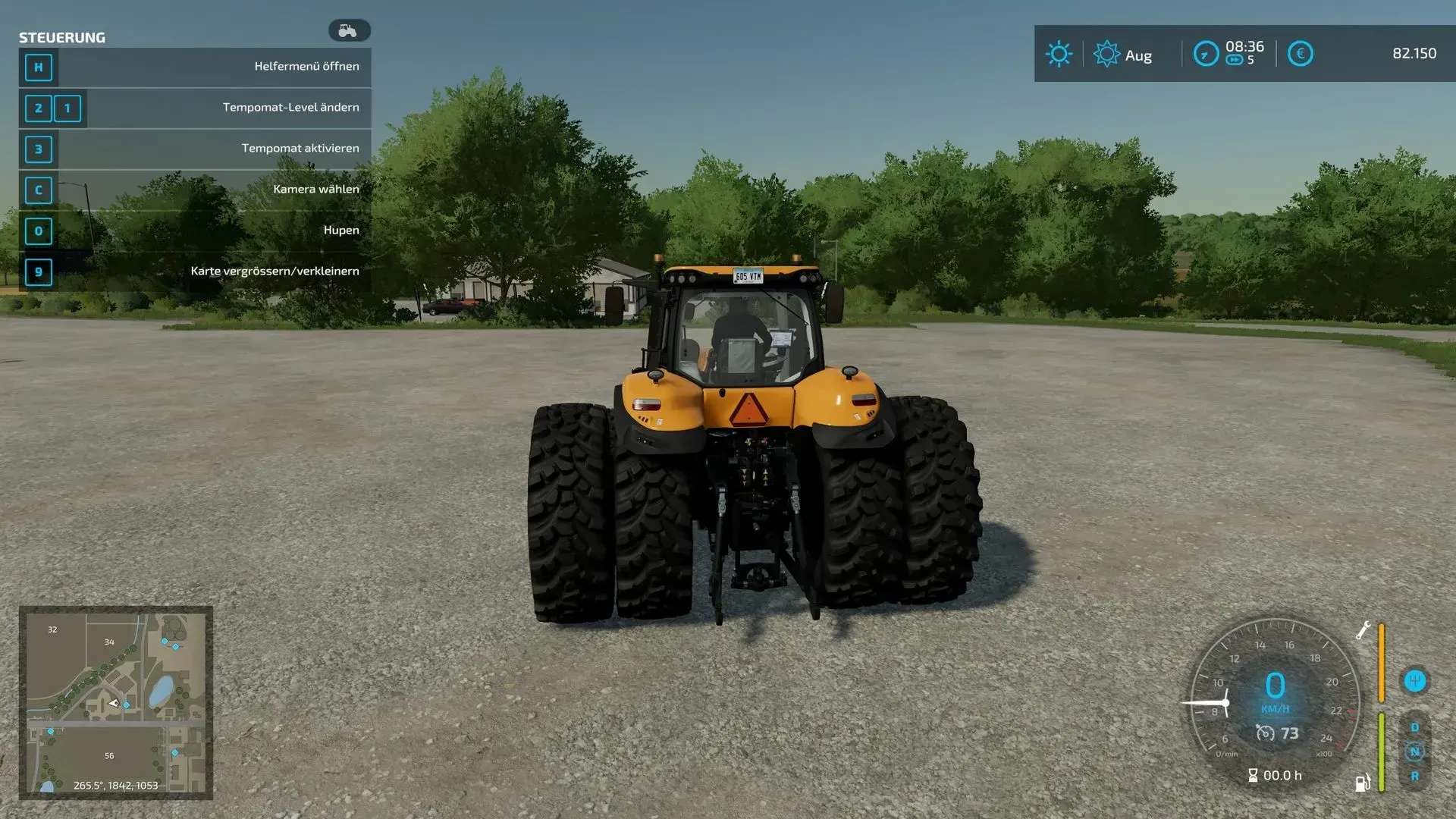Screen dimensions: 1456x819
Task: Click the sunny weather icon
Action: (x=1059, y=54)
